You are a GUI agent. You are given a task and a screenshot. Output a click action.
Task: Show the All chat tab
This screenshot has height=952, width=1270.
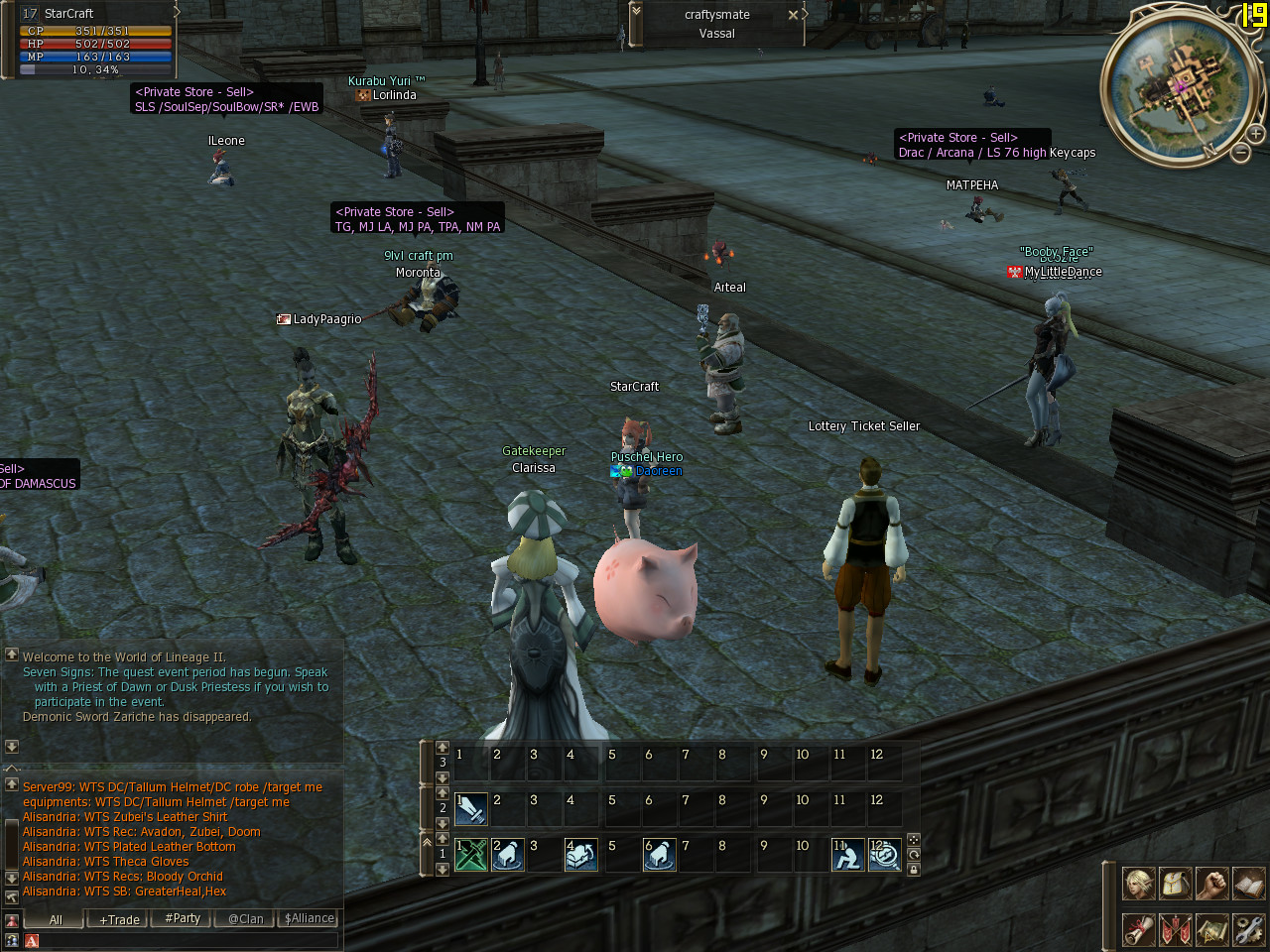(x=56, y=919)
